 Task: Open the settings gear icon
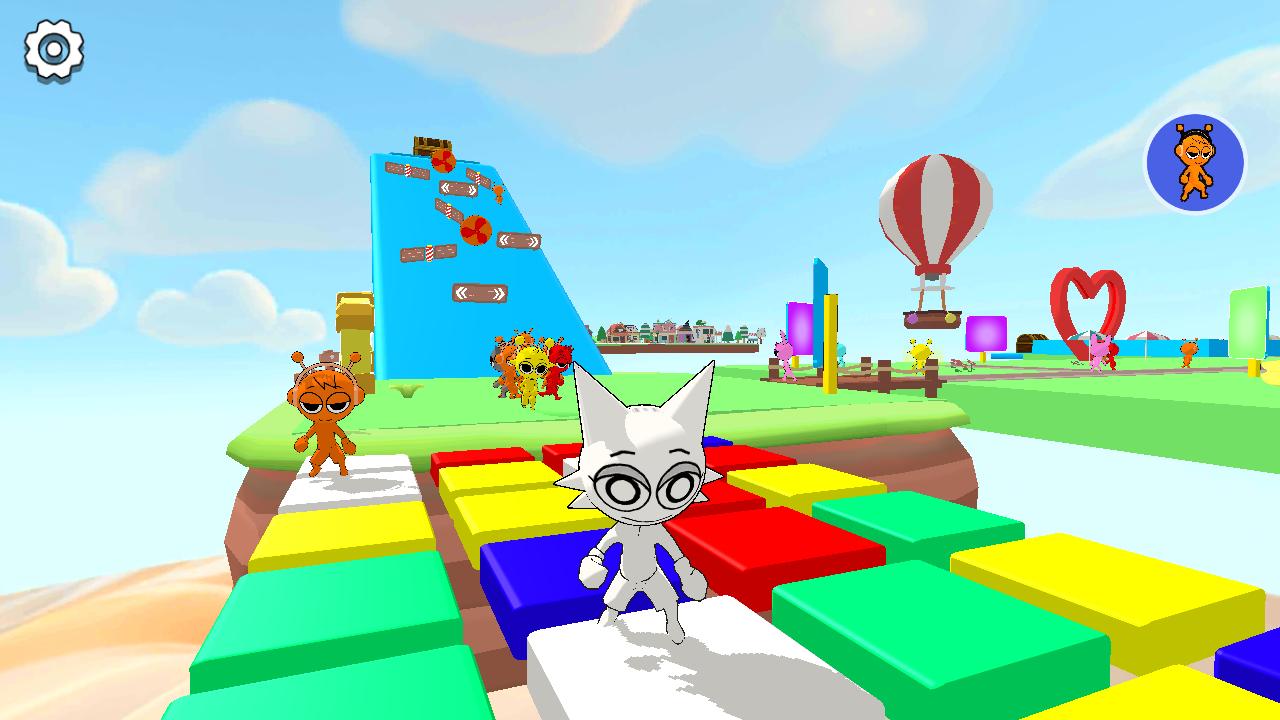(x=52, y=47)
